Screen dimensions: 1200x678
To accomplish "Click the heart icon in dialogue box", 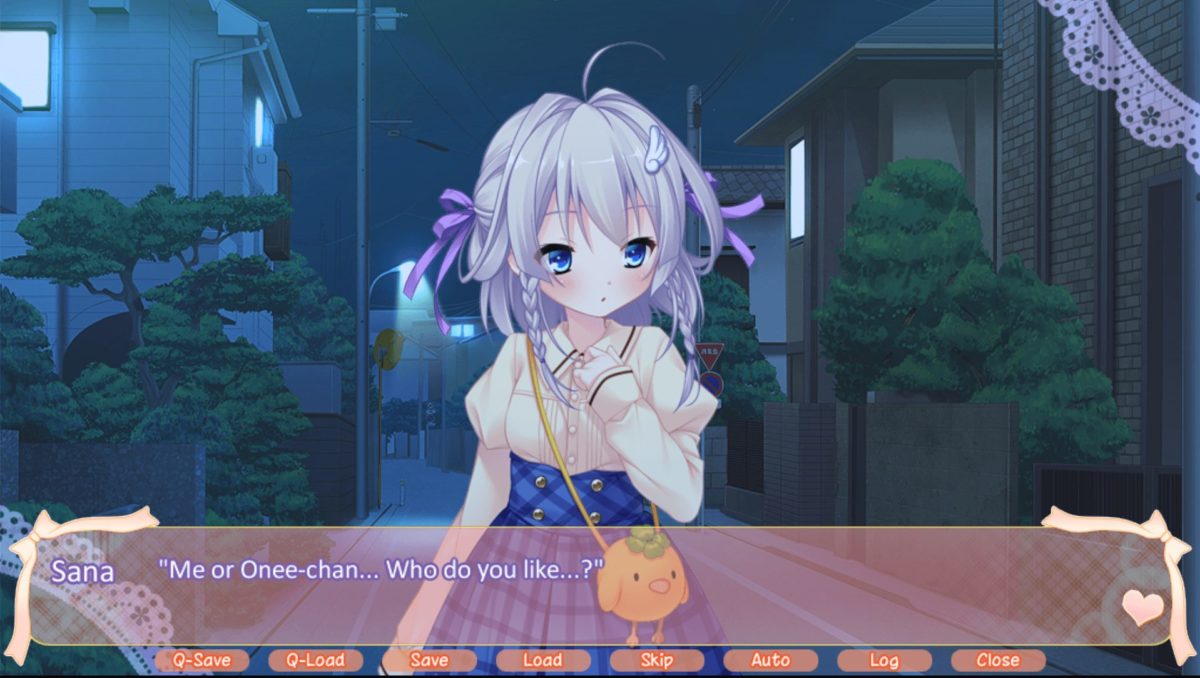I will pos(1142,606).
